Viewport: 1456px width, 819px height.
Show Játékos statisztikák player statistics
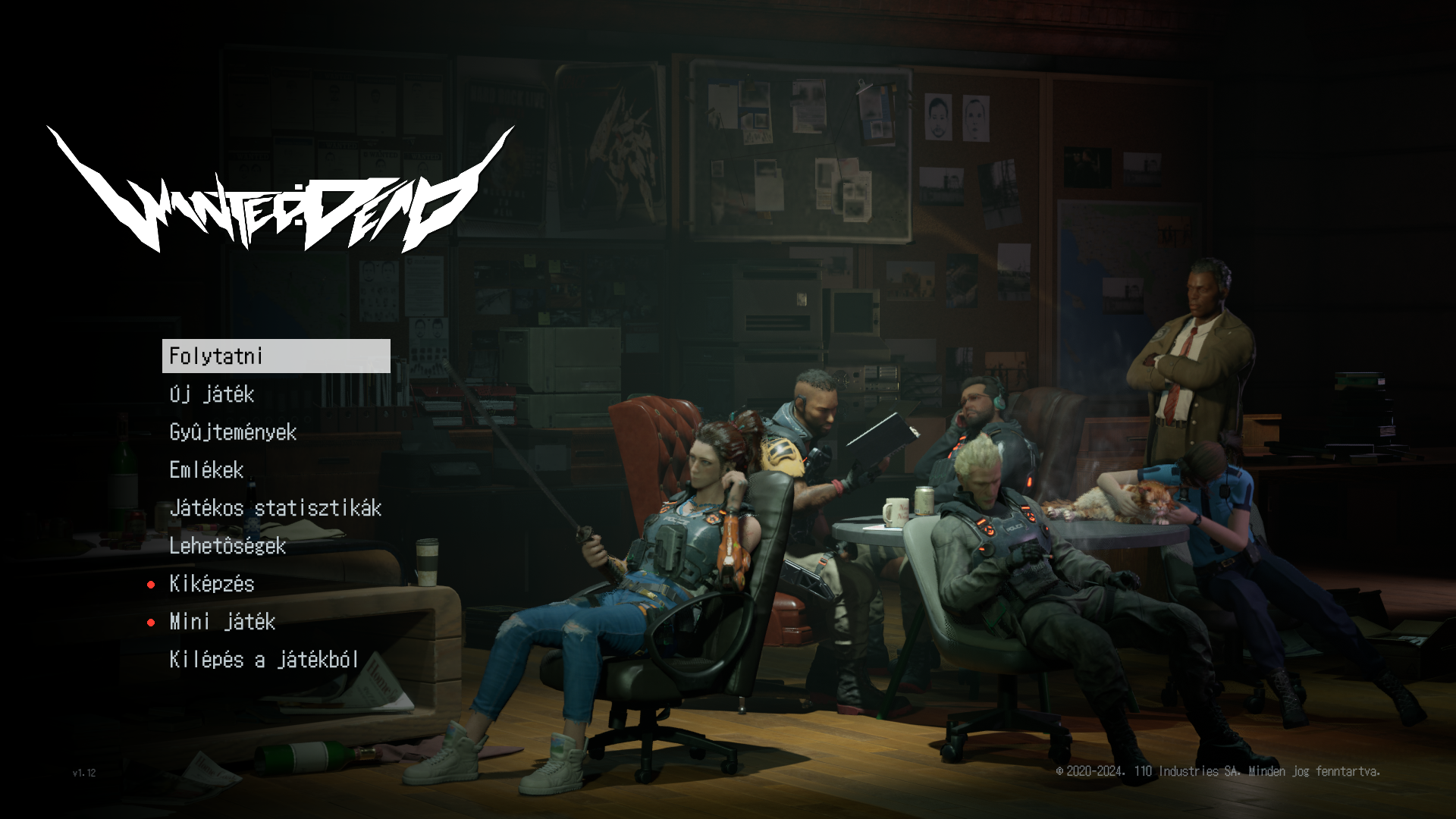(275, 508)
